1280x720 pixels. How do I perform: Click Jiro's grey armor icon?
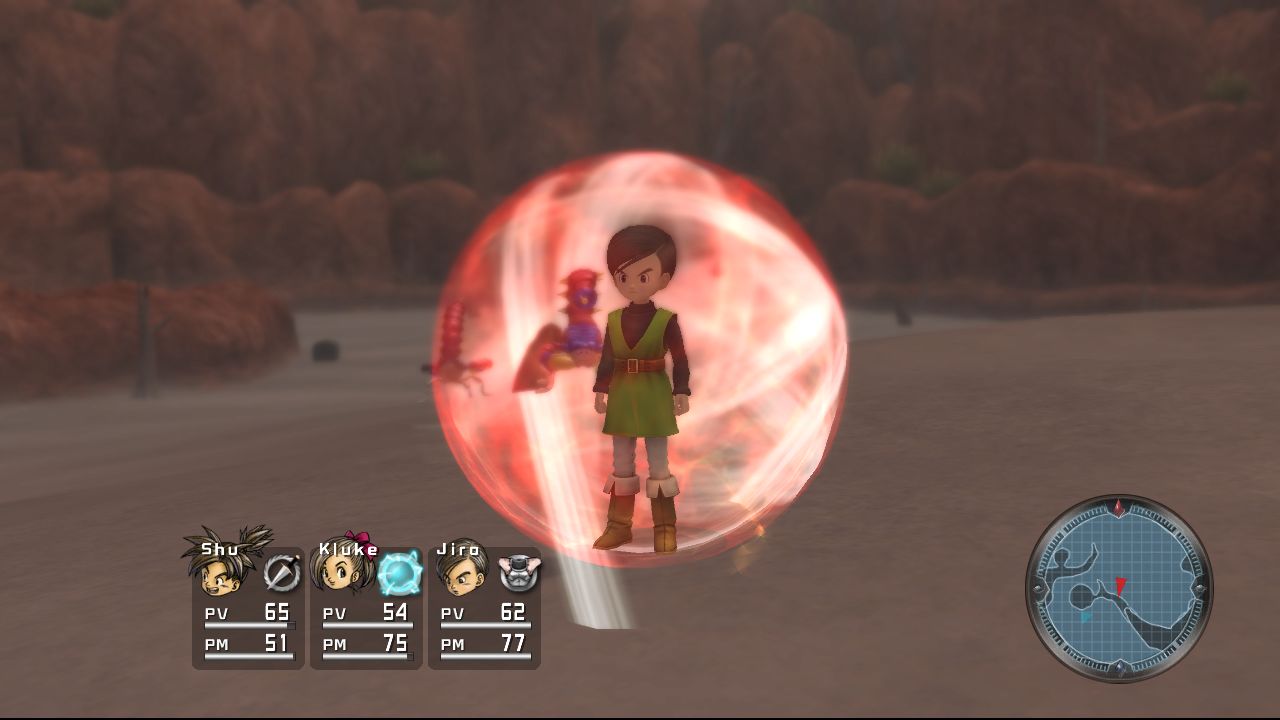click(x=517, y=573)
